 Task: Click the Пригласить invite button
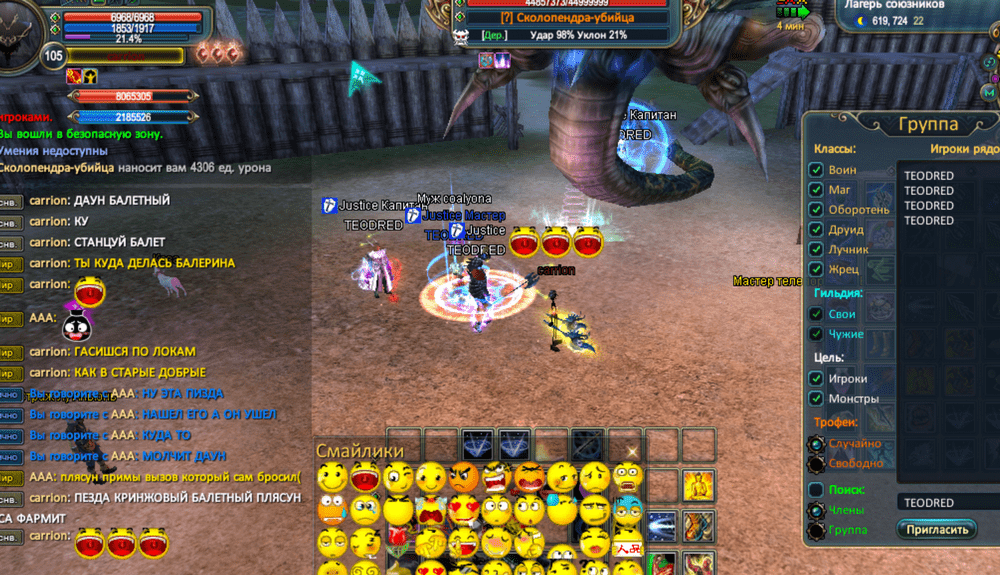click(936, 529)
